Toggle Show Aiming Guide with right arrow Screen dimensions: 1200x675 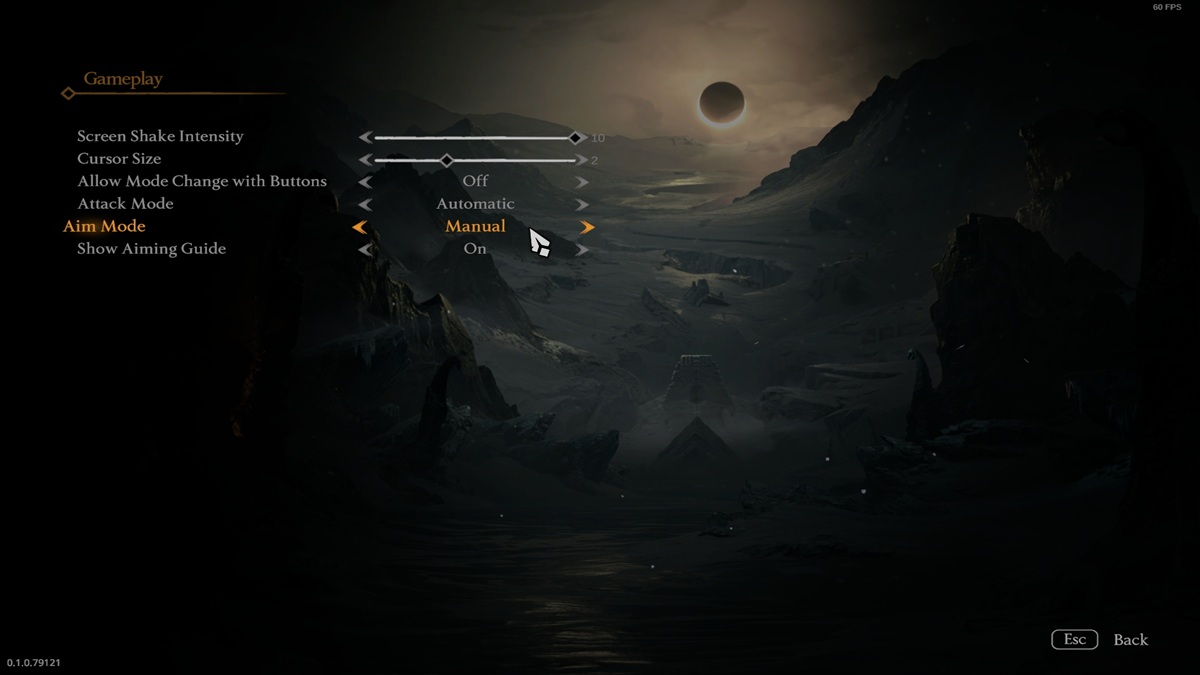click(582, 249)
